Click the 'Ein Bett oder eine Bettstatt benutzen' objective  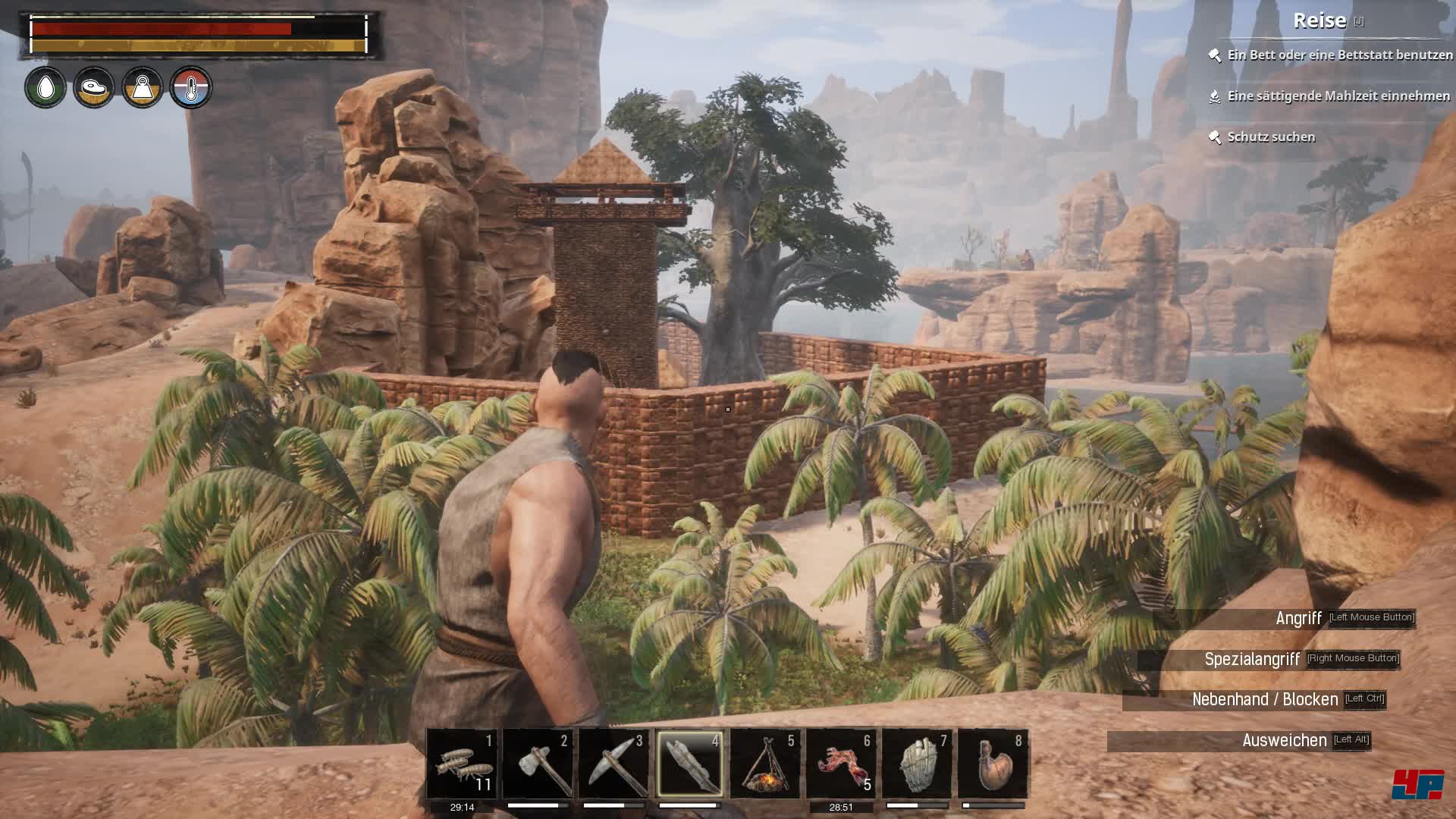pos(1339,55)
